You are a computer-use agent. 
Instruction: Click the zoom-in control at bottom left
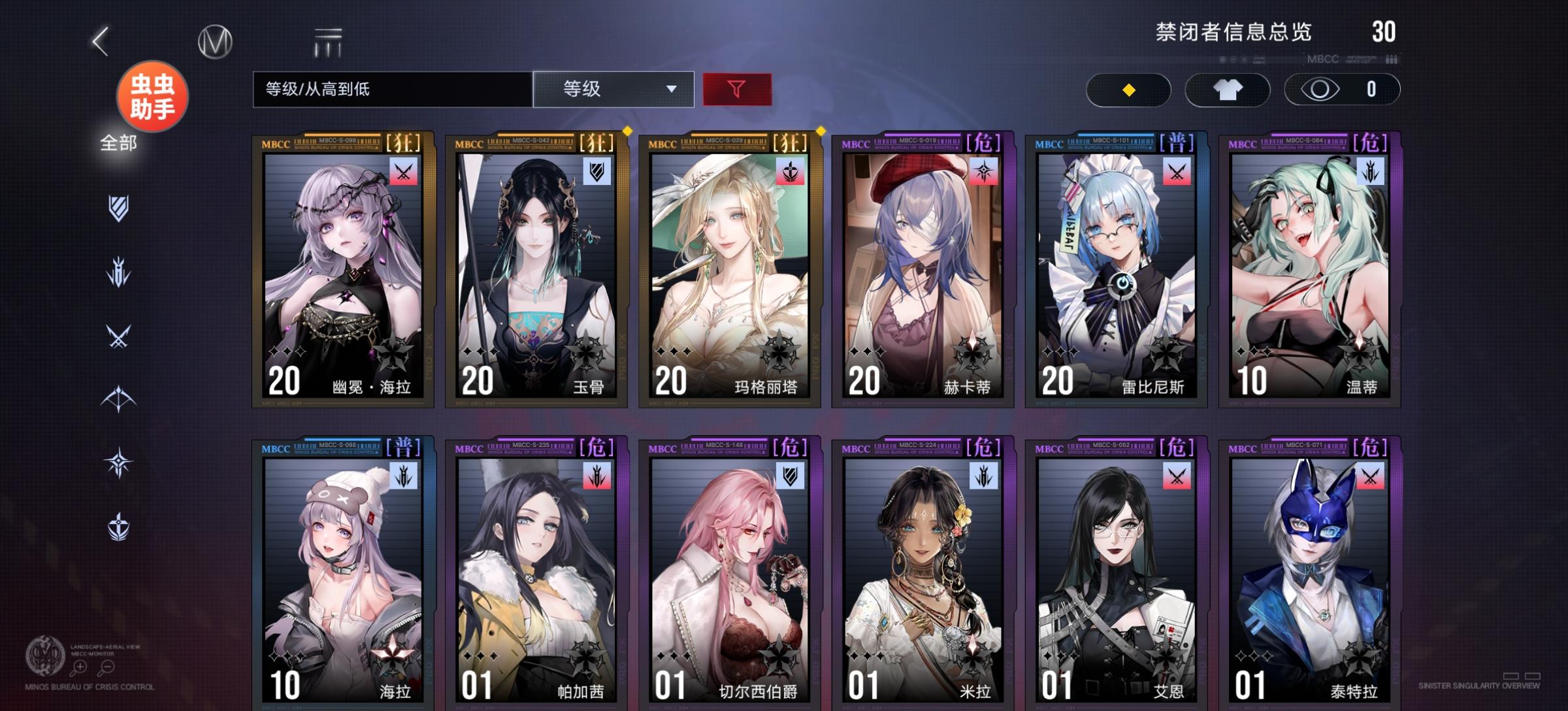[x=78, y=668]
